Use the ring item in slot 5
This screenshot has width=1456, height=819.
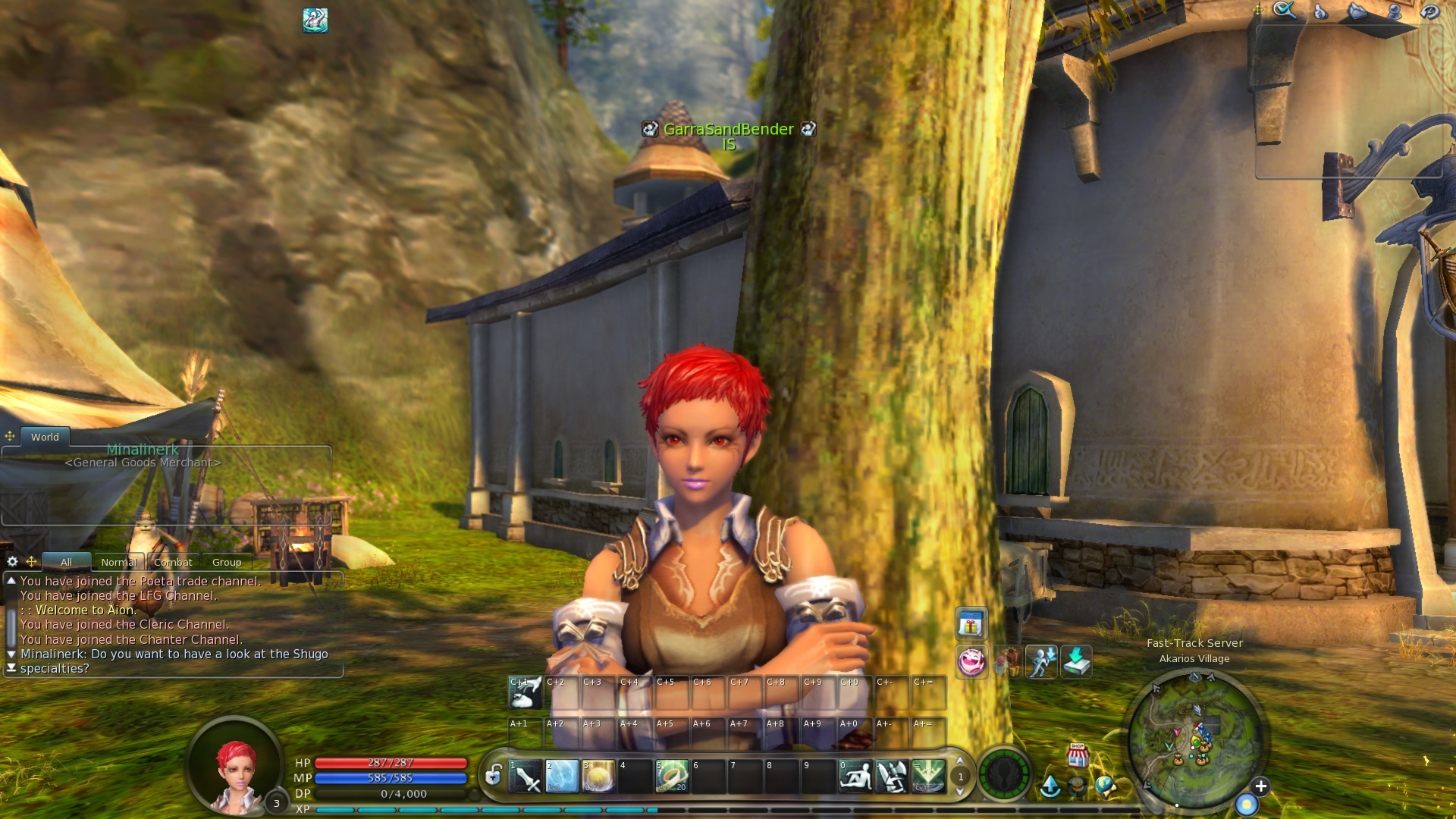(x=671, y=777)
